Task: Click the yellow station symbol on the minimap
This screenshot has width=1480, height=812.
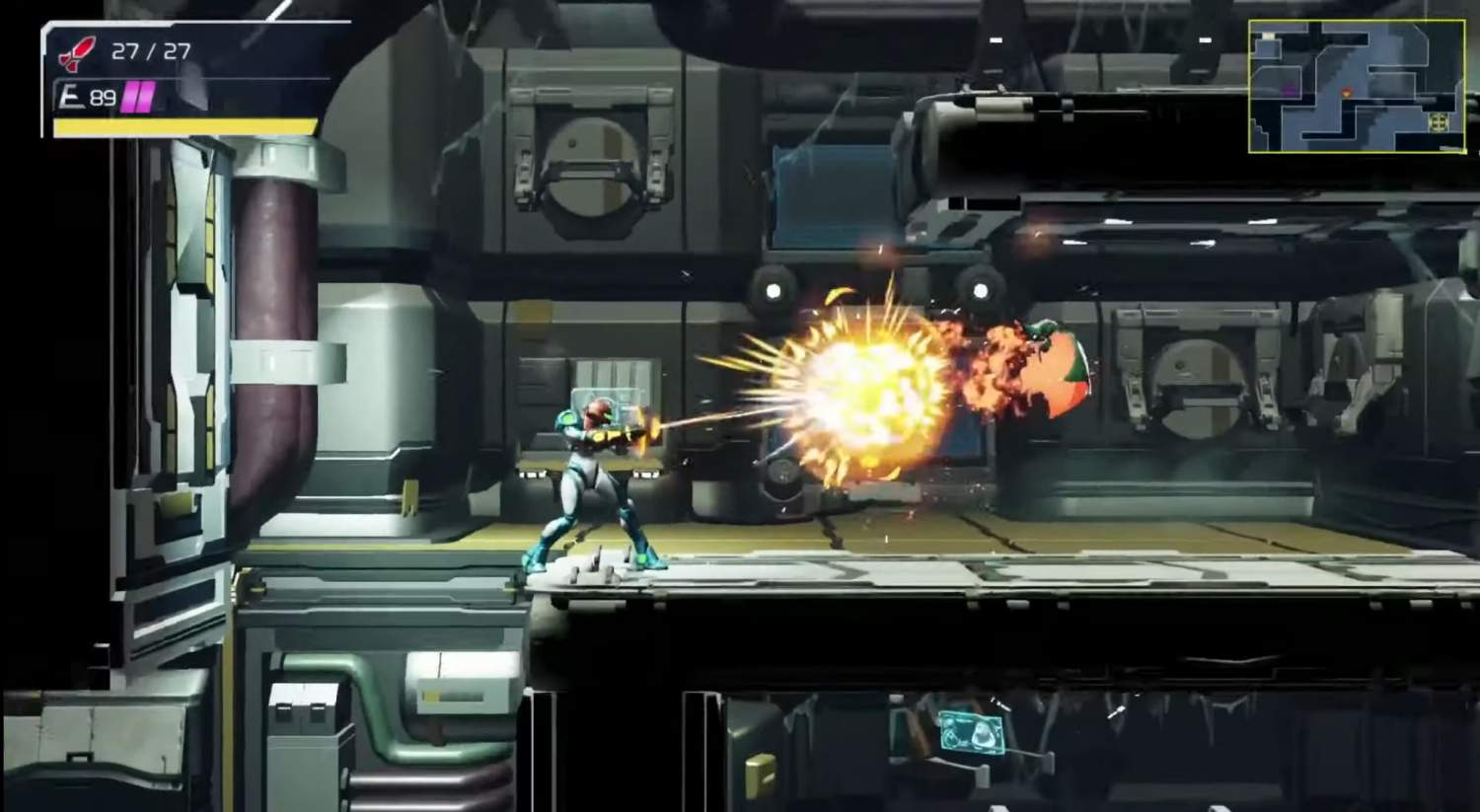Action: pos(1439,120)
